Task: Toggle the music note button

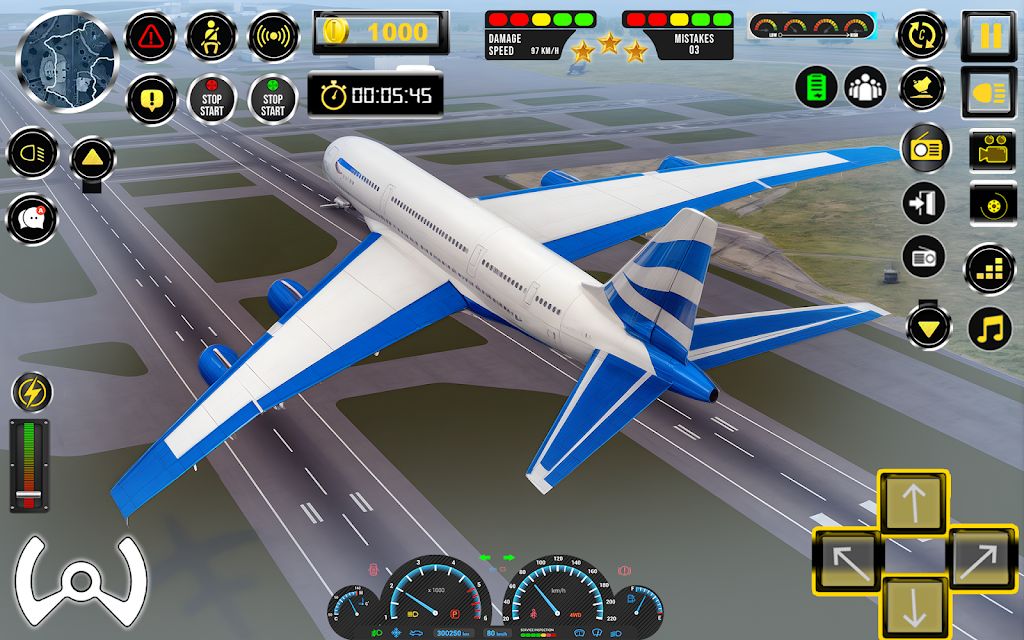Action: tap(990, 327)
